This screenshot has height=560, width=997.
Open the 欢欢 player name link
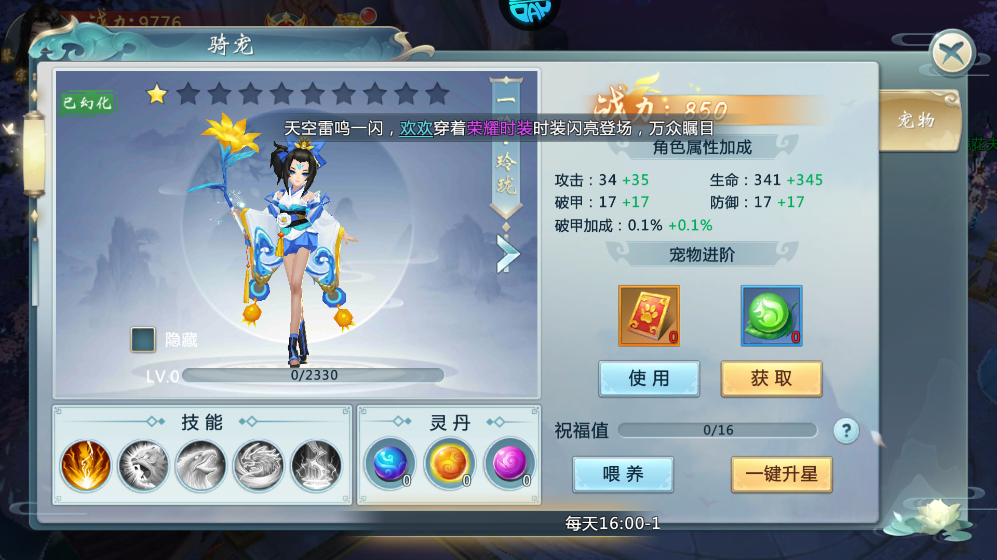[416, 129]
